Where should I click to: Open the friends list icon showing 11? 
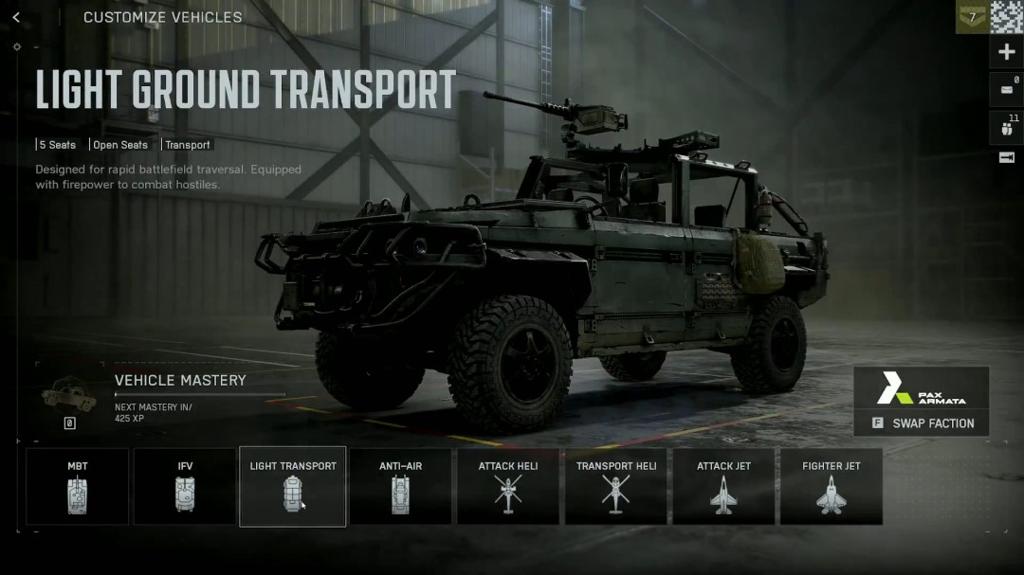point(1006,127)
